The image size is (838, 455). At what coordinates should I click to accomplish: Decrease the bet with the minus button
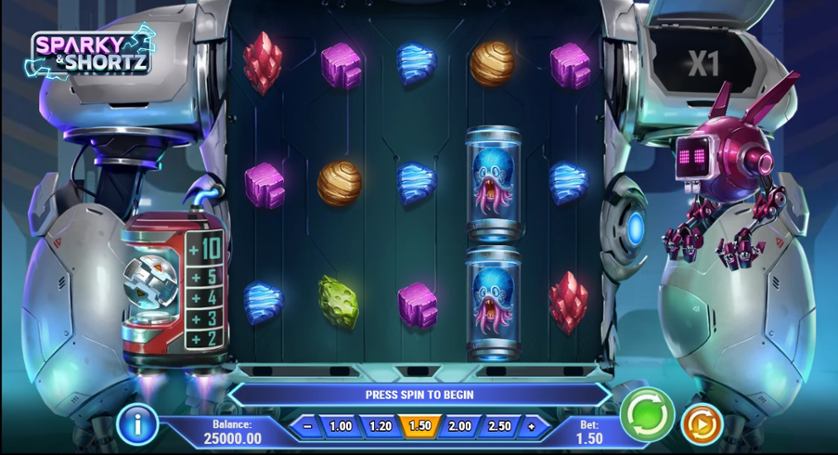[x=308, y=426]
